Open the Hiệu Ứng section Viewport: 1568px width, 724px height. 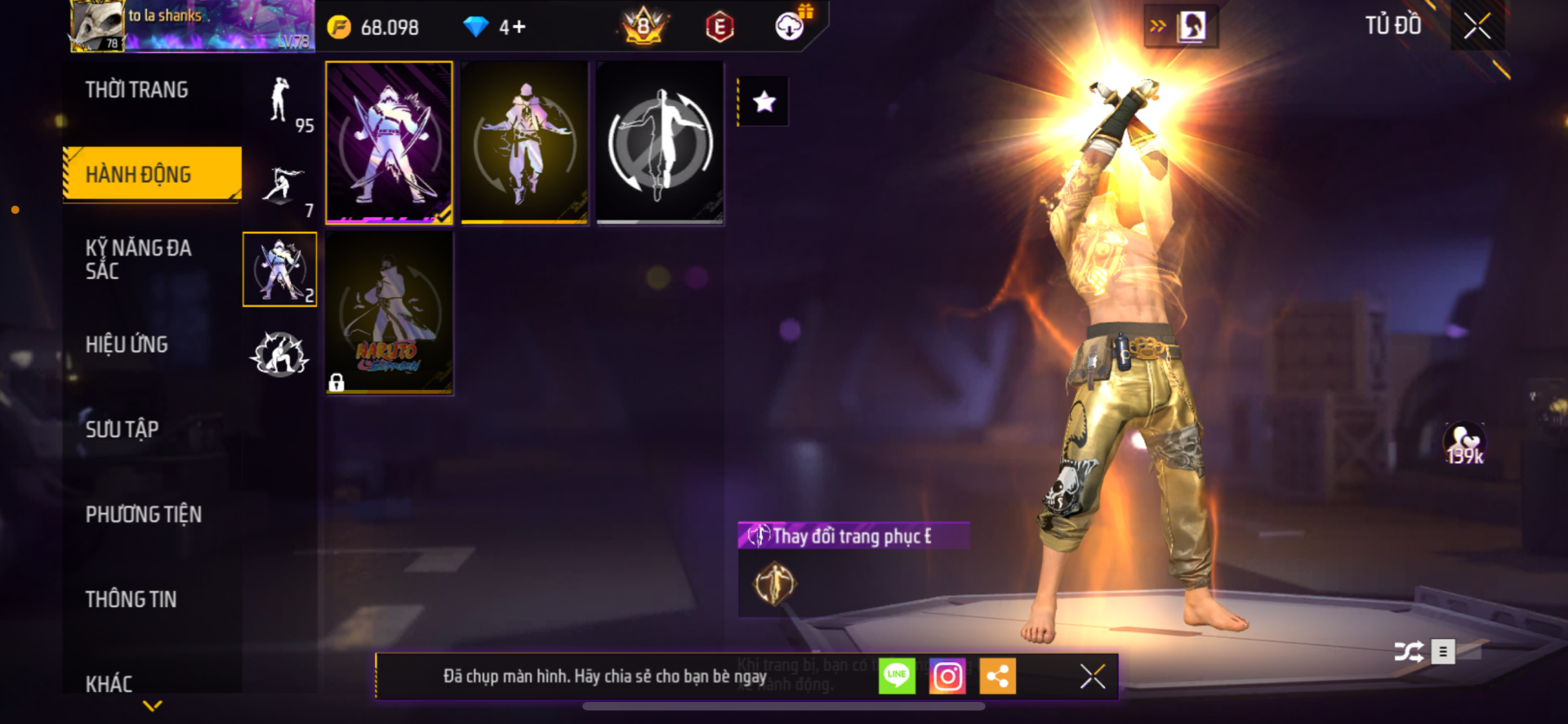[127, 344]
